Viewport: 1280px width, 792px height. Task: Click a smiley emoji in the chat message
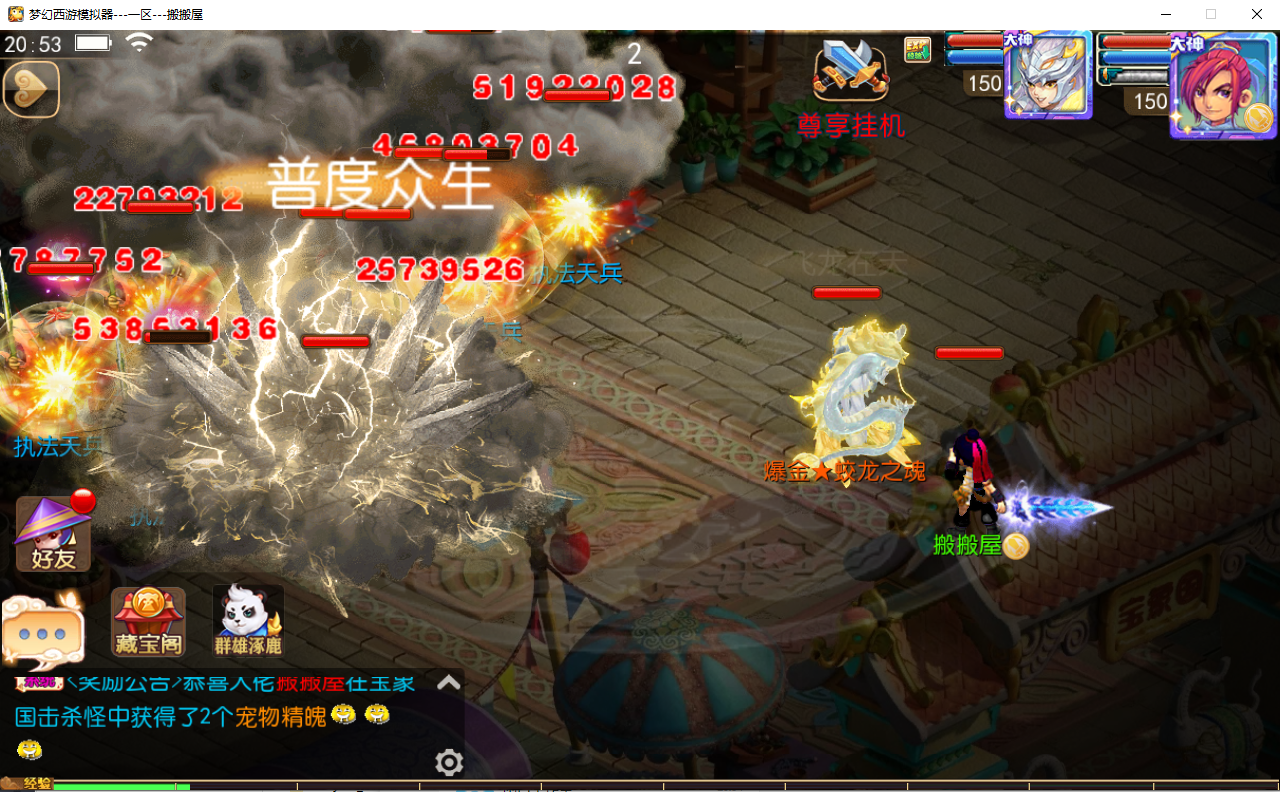tap(344, 714)
